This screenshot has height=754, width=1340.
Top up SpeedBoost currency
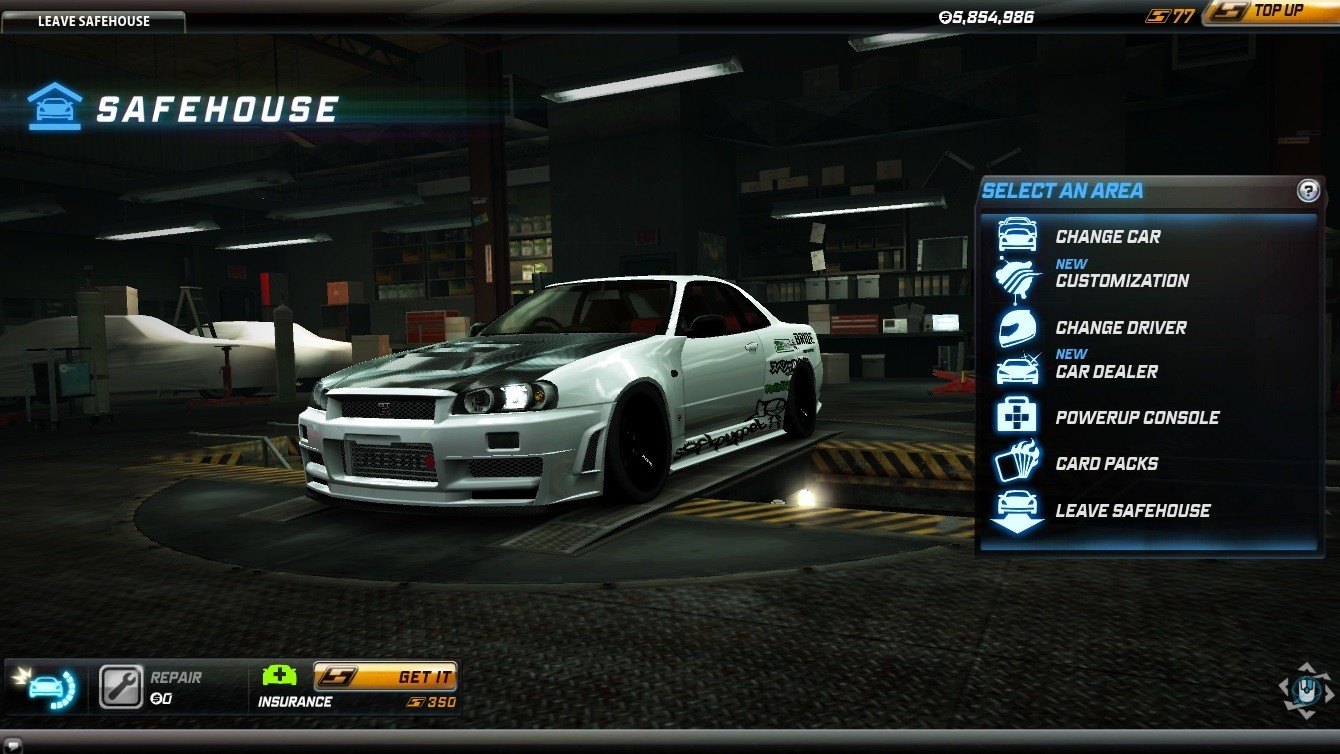point(1268,12)
